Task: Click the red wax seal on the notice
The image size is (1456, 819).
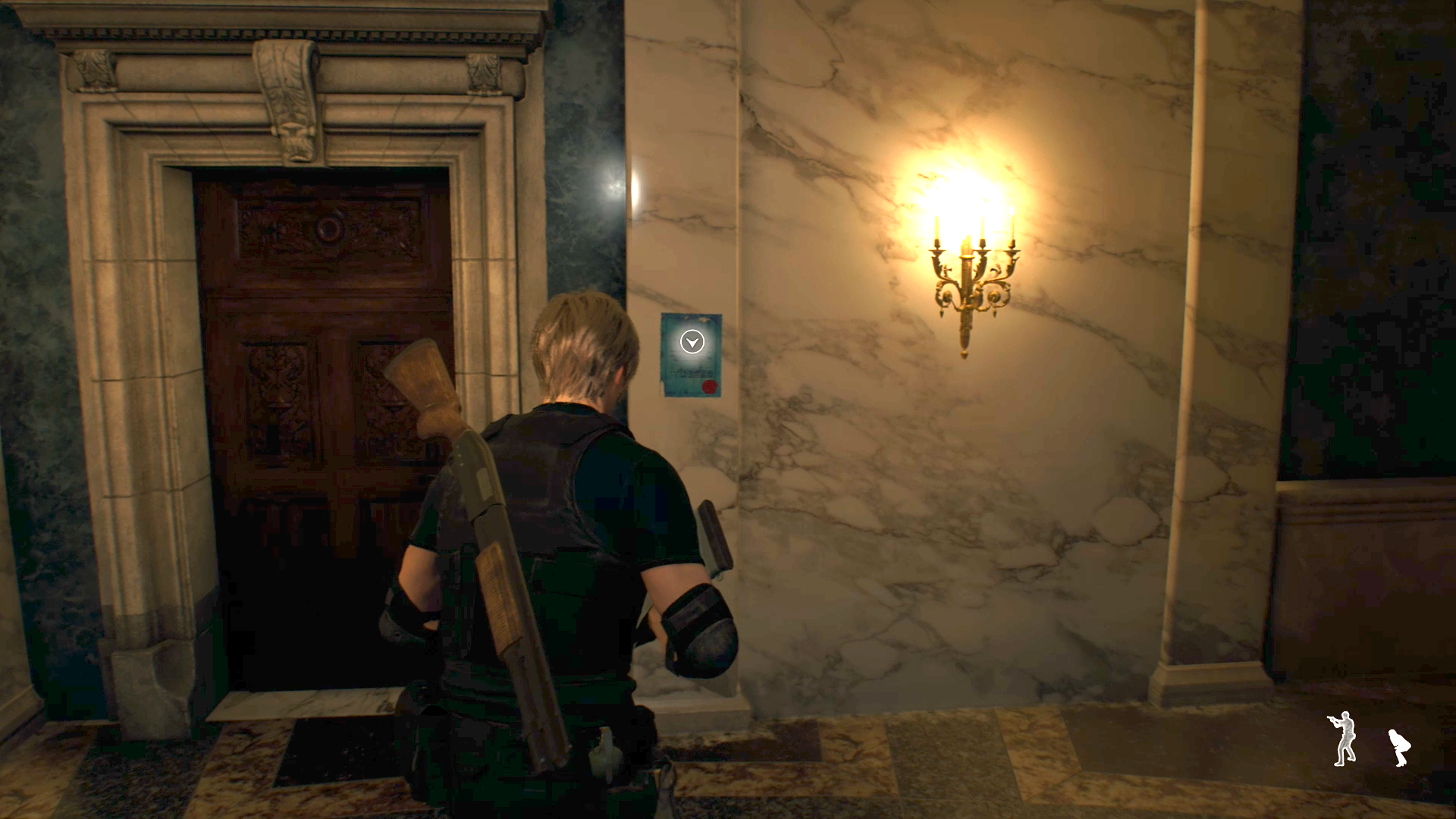Action: 709,387
